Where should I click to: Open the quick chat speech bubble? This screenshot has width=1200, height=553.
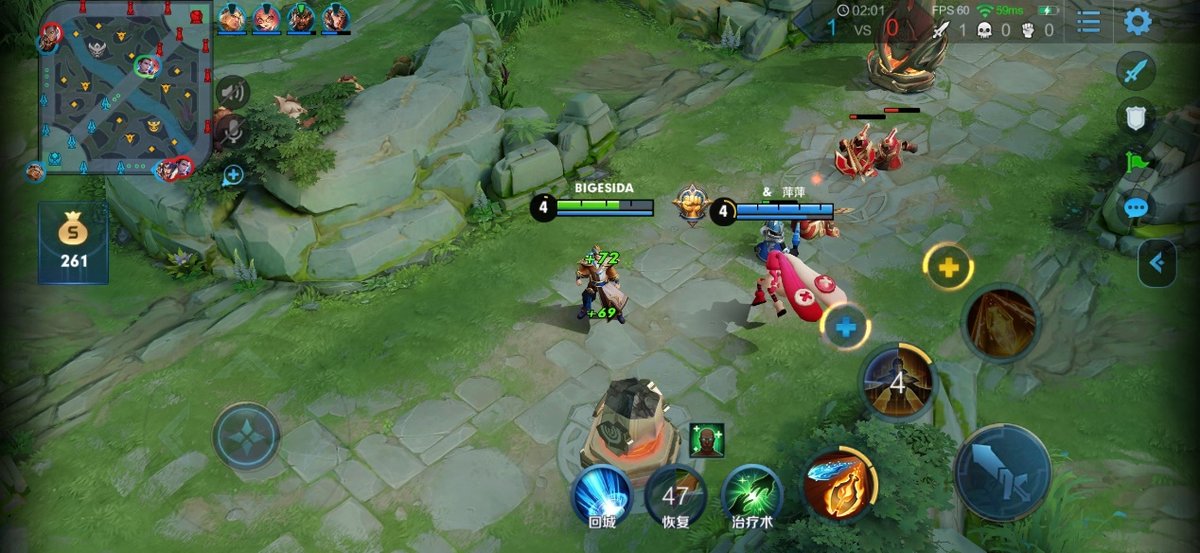[x=1135, y=208]
